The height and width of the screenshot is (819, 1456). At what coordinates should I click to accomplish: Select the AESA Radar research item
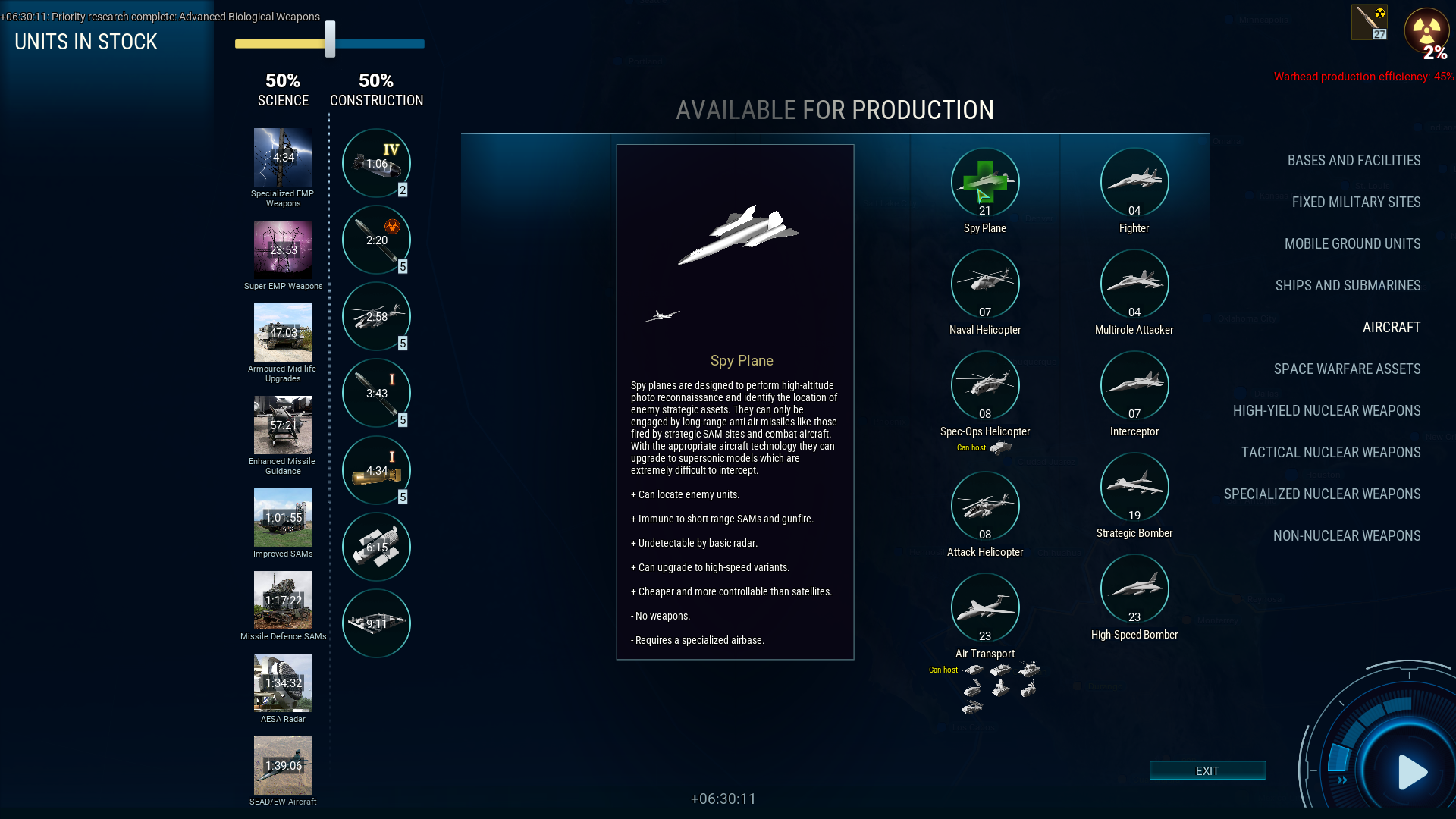[x=283, y=683]
